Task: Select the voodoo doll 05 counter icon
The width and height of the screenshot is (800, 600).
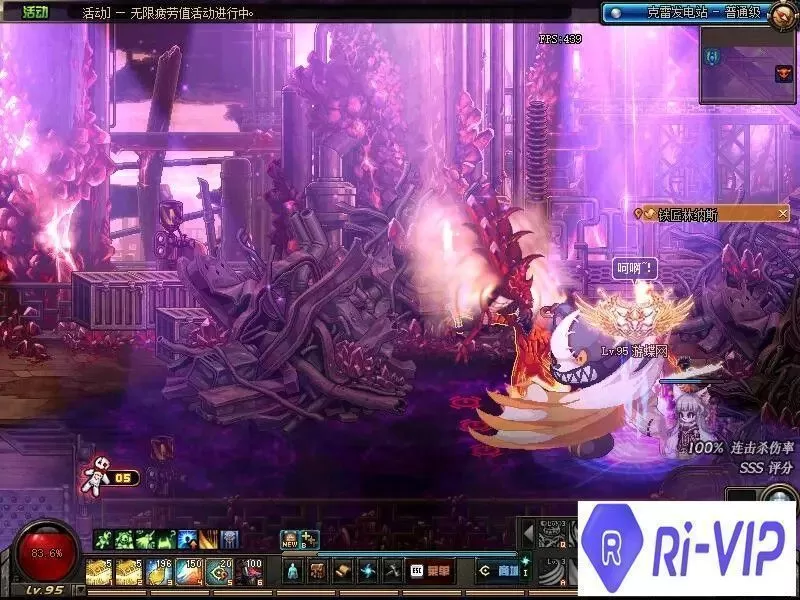Action: click(98, 476)
